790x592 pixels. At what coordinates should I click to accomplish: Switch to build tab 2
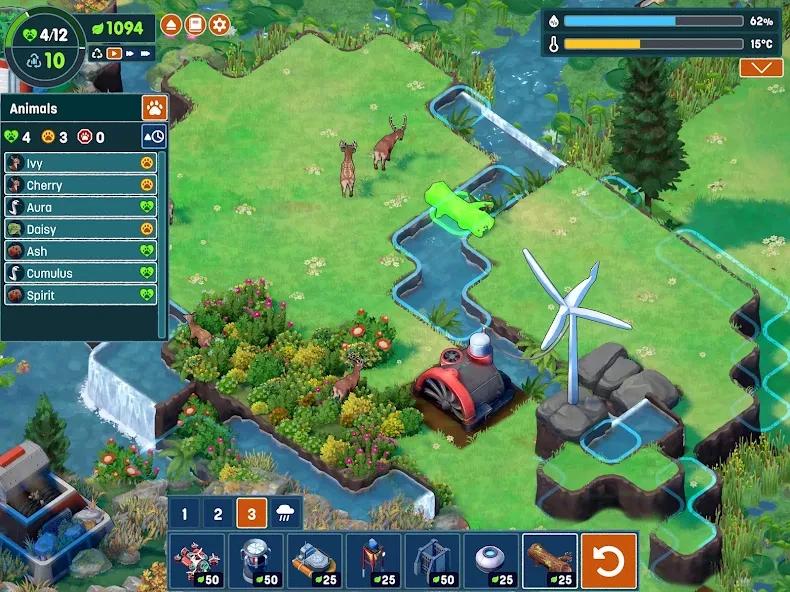pos(217,514)
